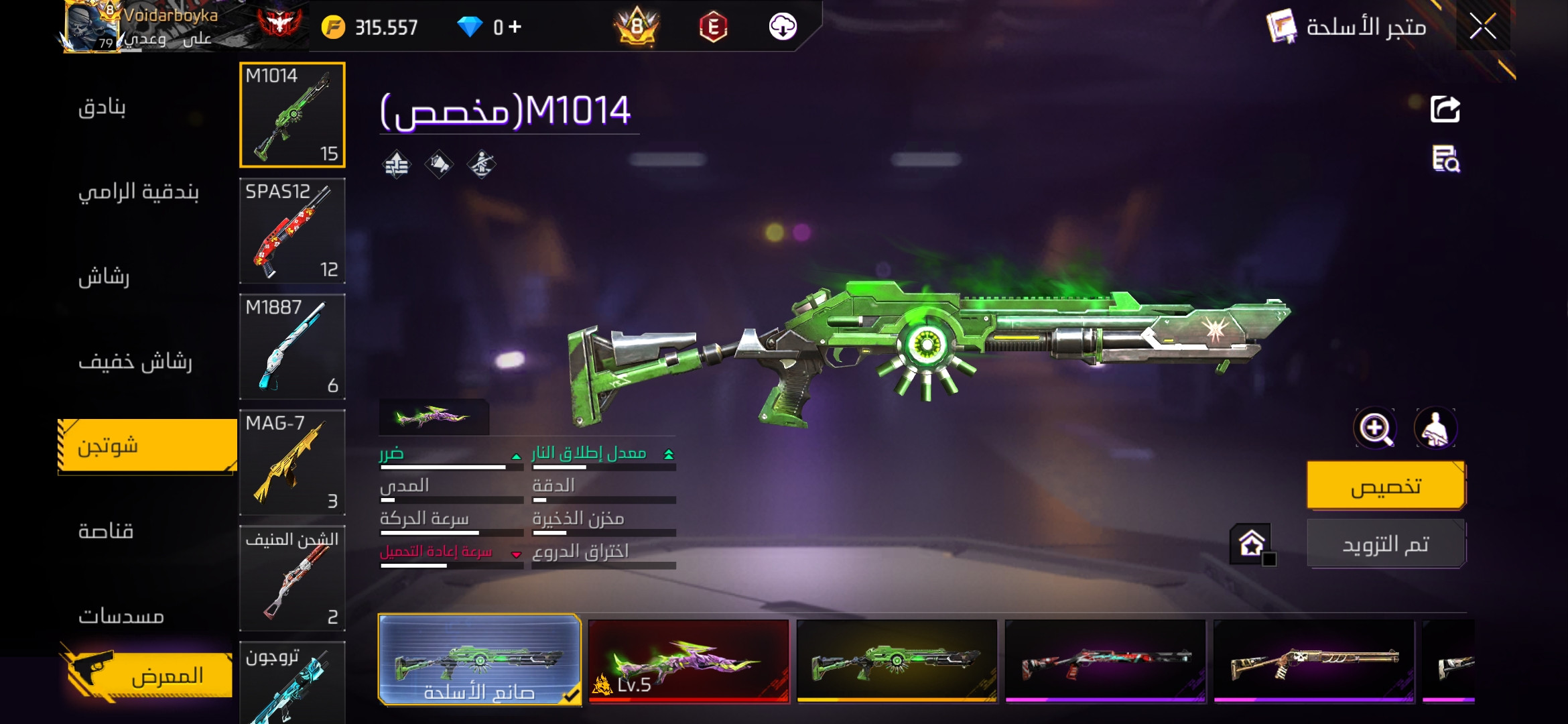Screen dimensions: 1568x724
Task: Select the قناصة sniper category
Action: (106, 532)
